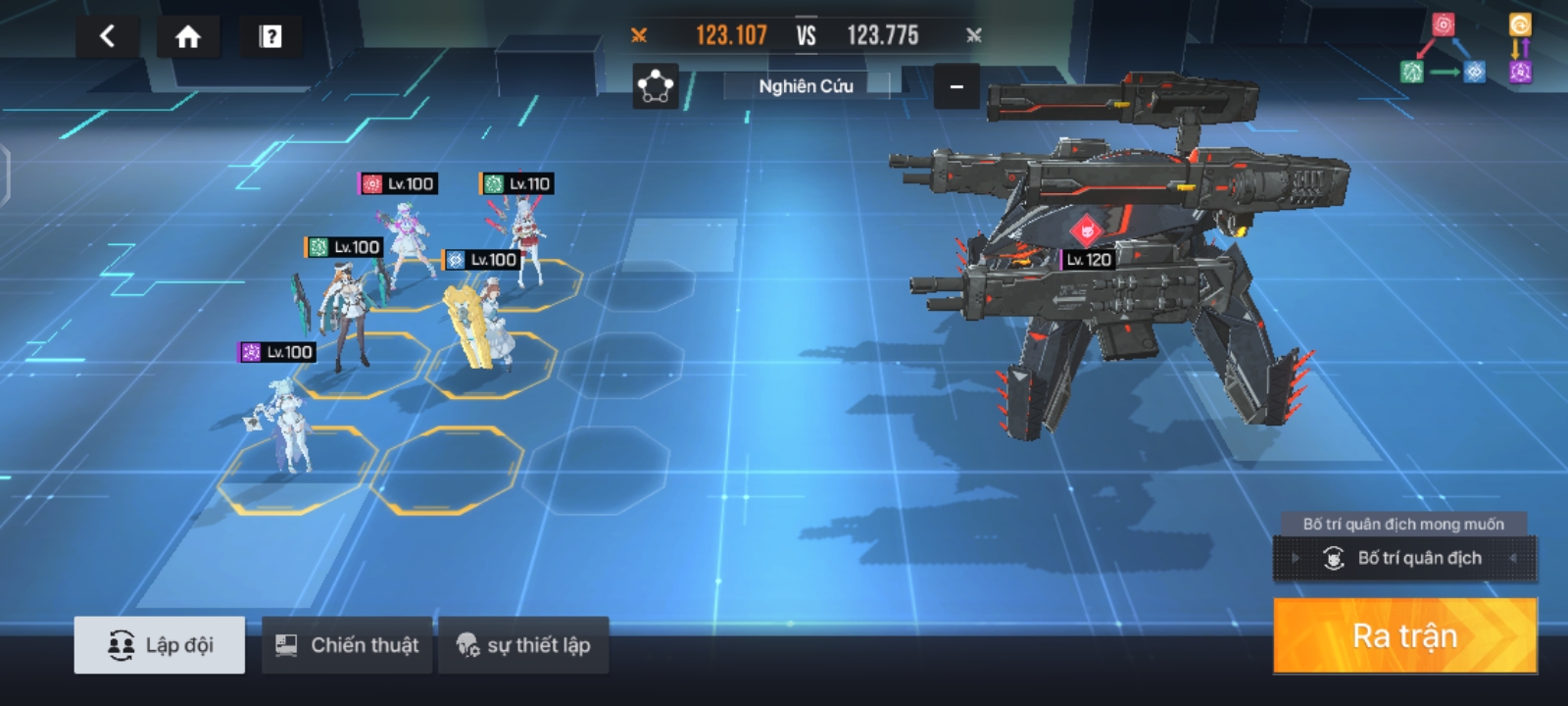
Task: Collapse panel with the minus button
Action: [956, 86]
